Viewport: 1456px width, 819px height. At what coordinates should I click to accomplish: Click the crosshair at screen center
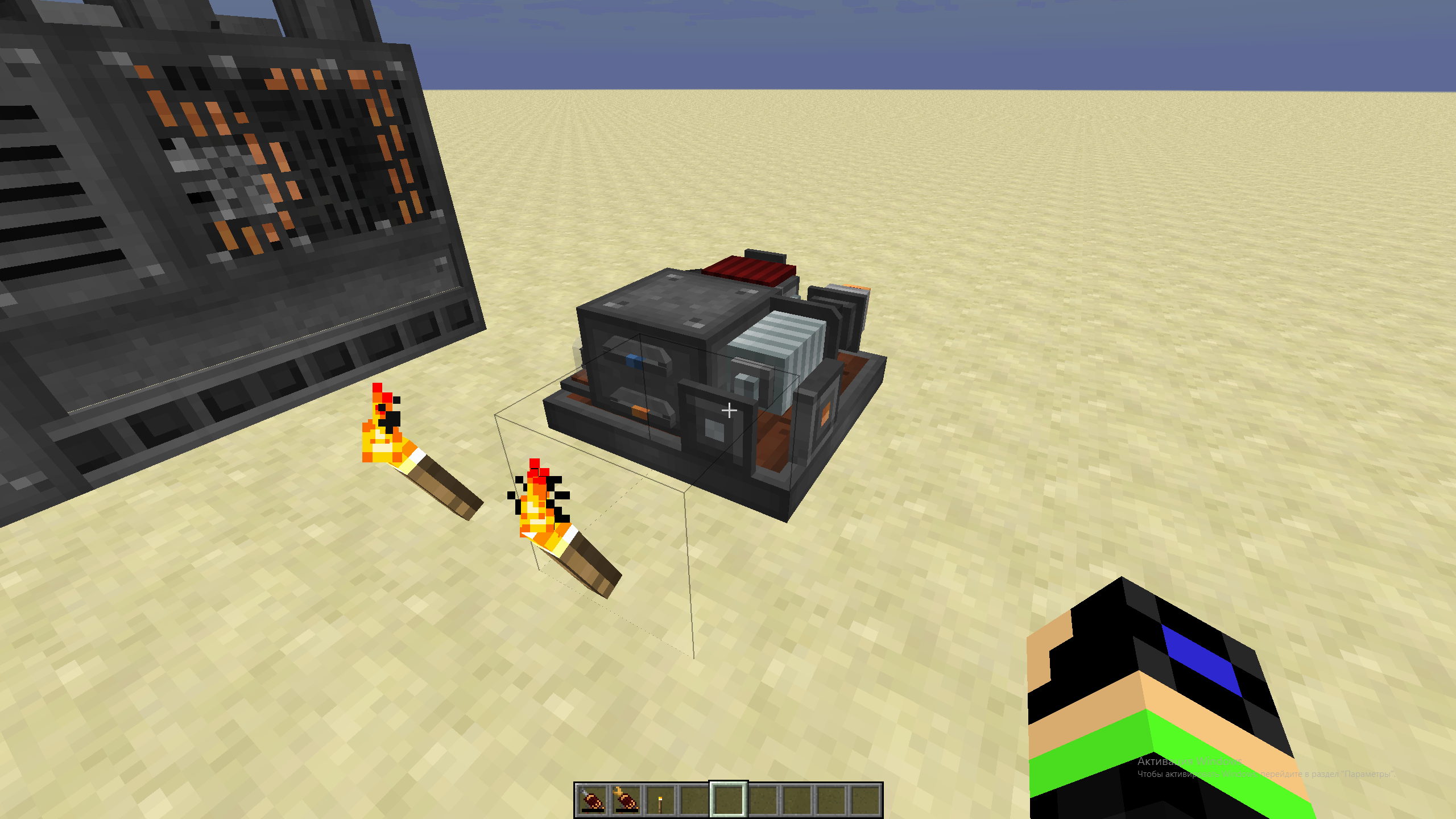[729, 409]
